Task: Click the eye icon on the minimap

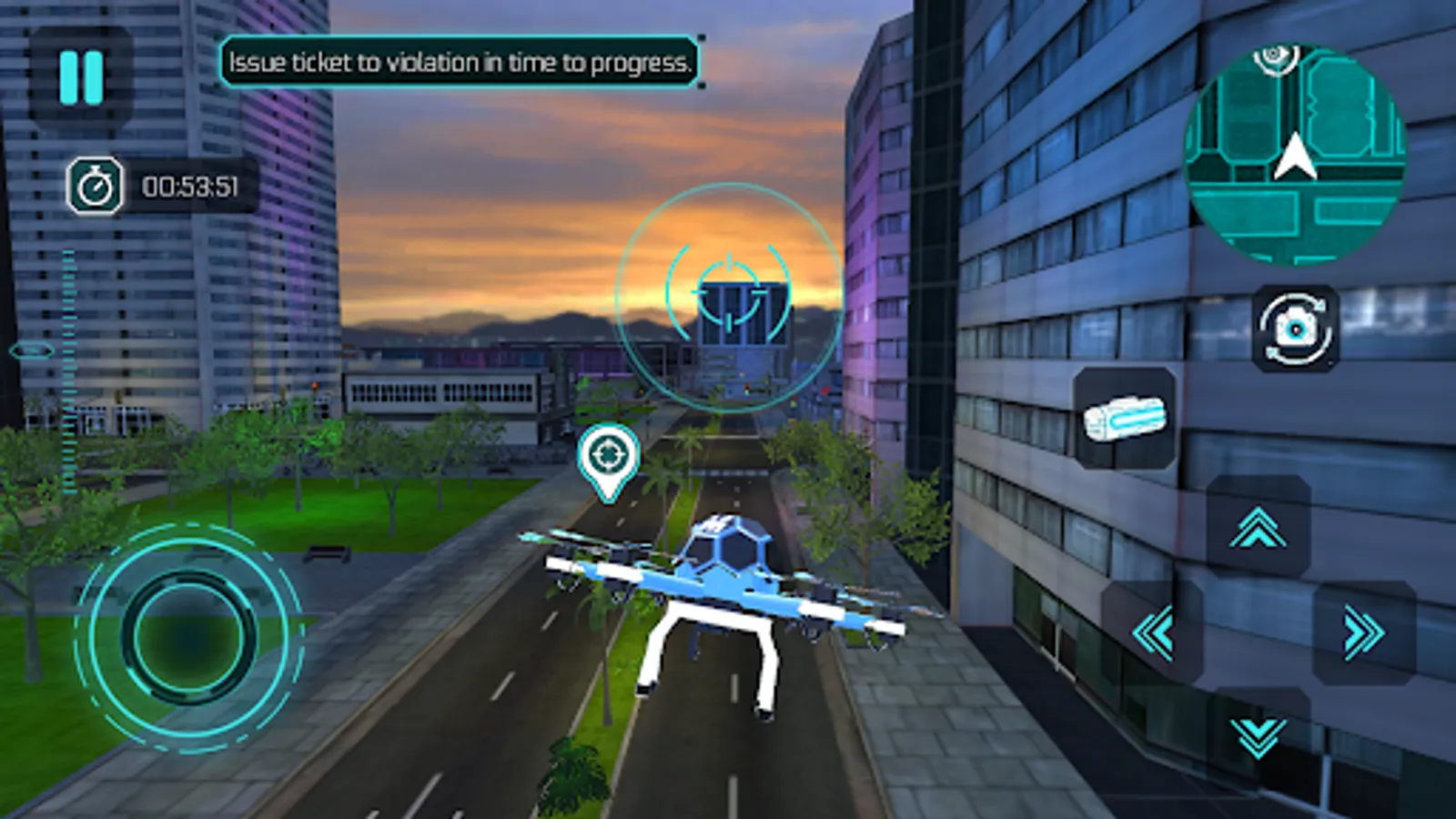Action: click(1276, 60)
